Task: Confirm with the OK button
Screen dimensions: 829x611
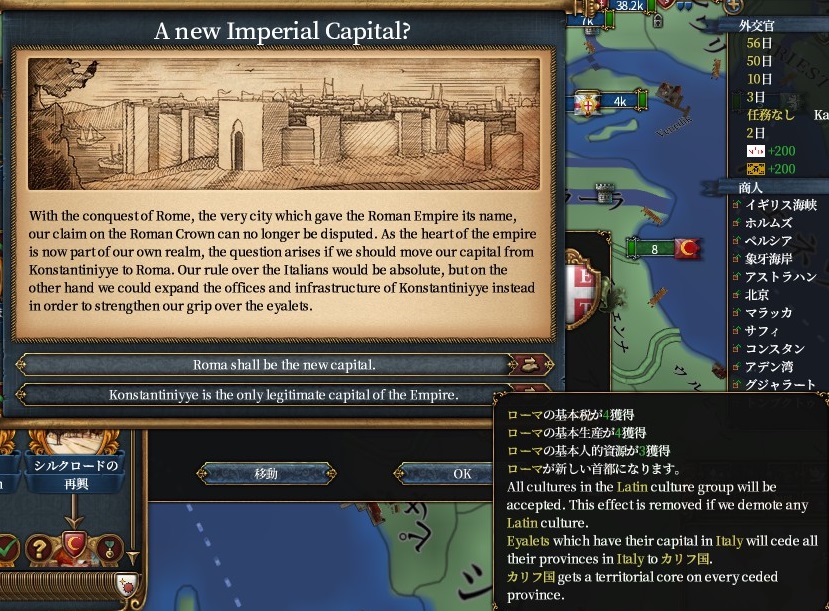Action: (462, 473)
